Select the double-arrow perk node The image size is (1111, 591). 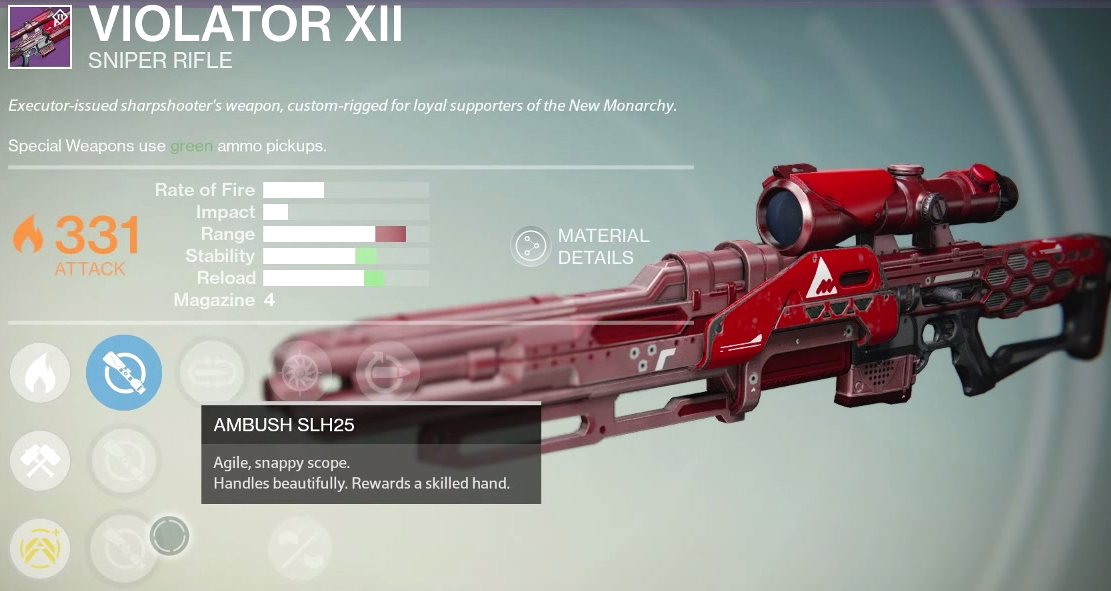pos(212,373)
